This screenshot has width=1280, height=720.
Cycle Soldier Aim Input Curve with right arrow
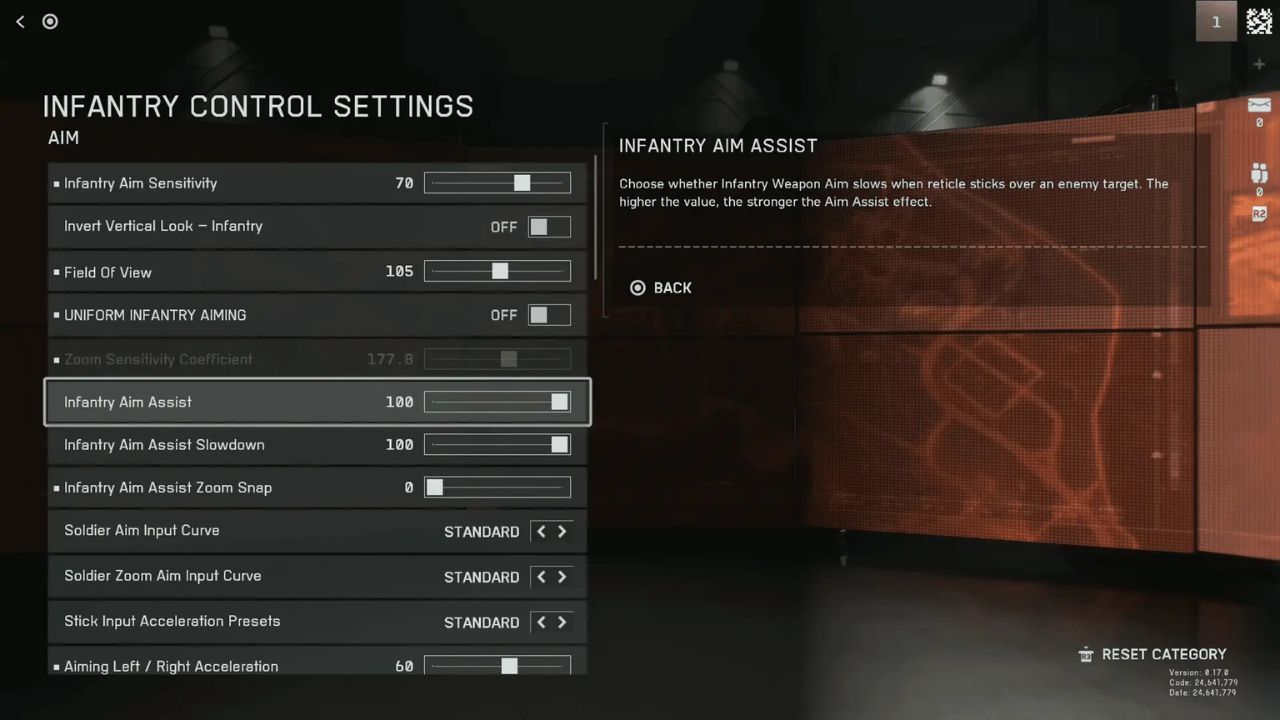point(562,531)
